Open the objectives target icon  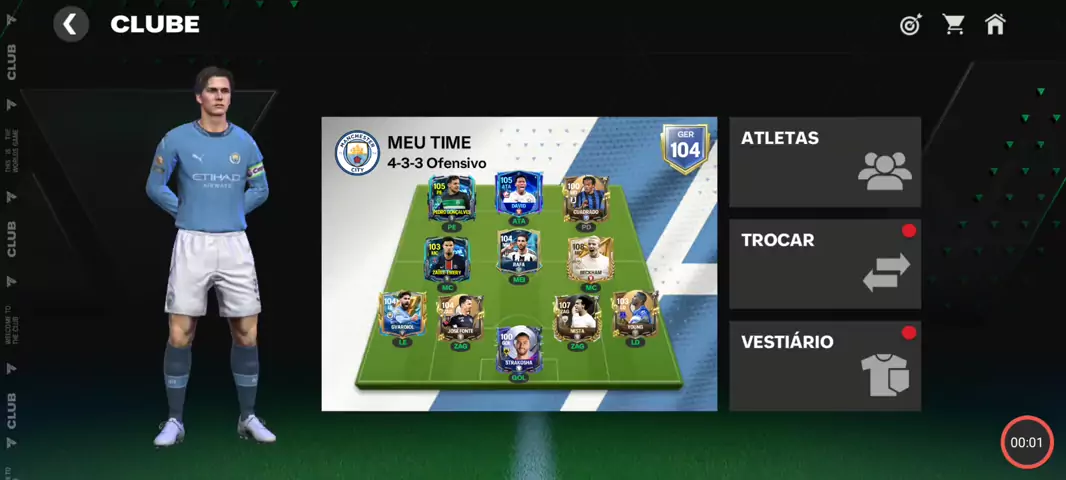[x=910, y=25]
